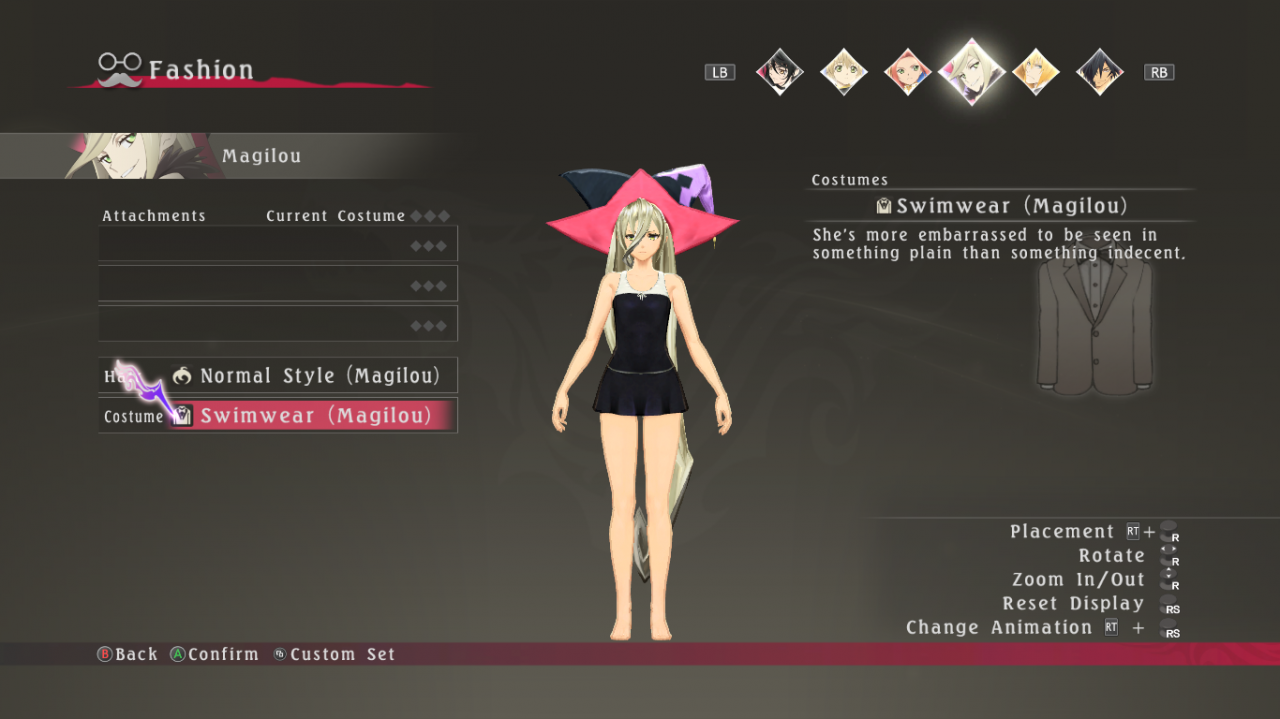Select the Swimwear (Magilou) costume row
The image size is (1280, 719).
[278, 416]
